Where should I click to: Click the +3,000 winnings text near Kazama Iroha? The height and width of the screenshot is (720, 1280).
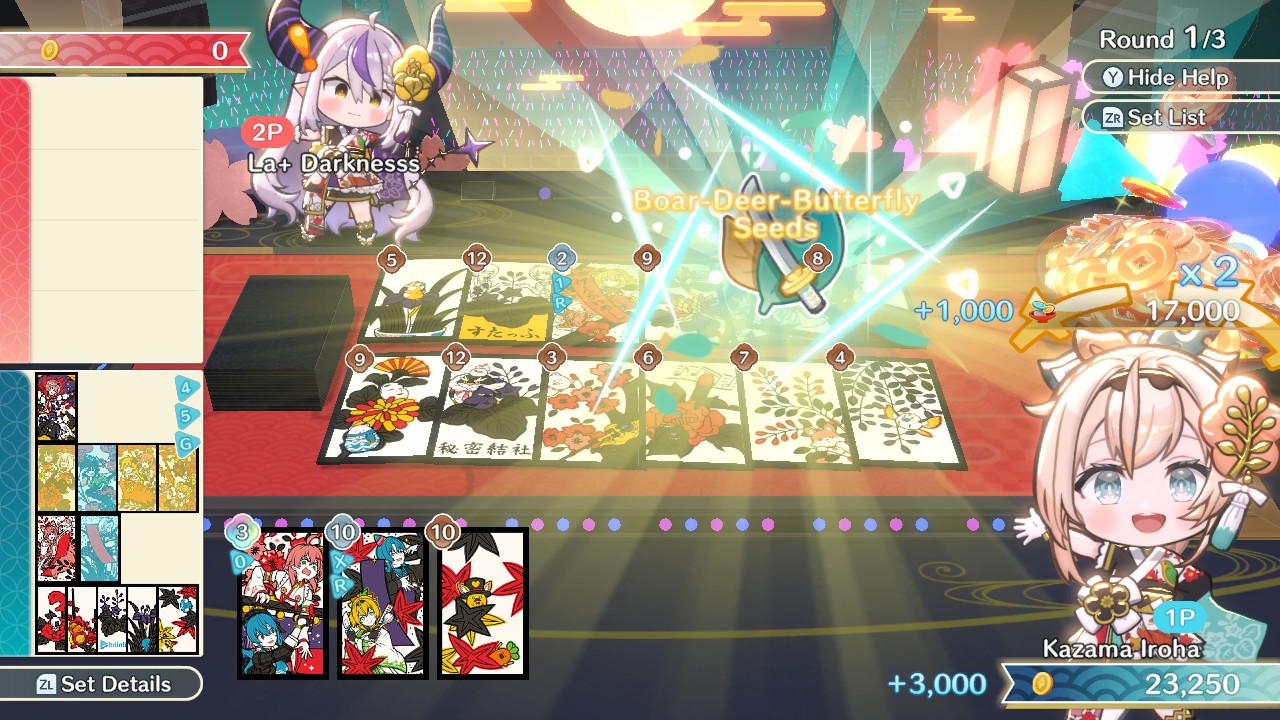tap(936, 685)
